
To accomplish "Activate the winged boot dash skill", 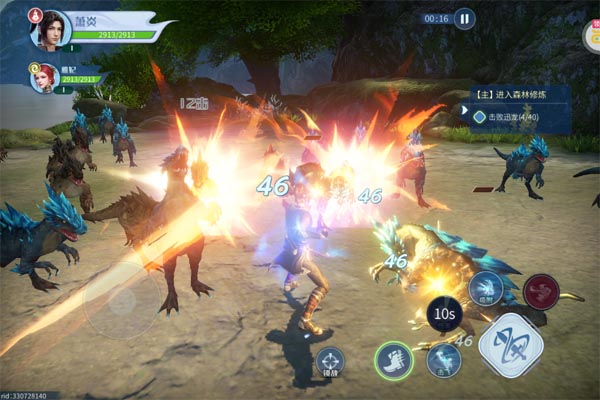I will 394,360.
